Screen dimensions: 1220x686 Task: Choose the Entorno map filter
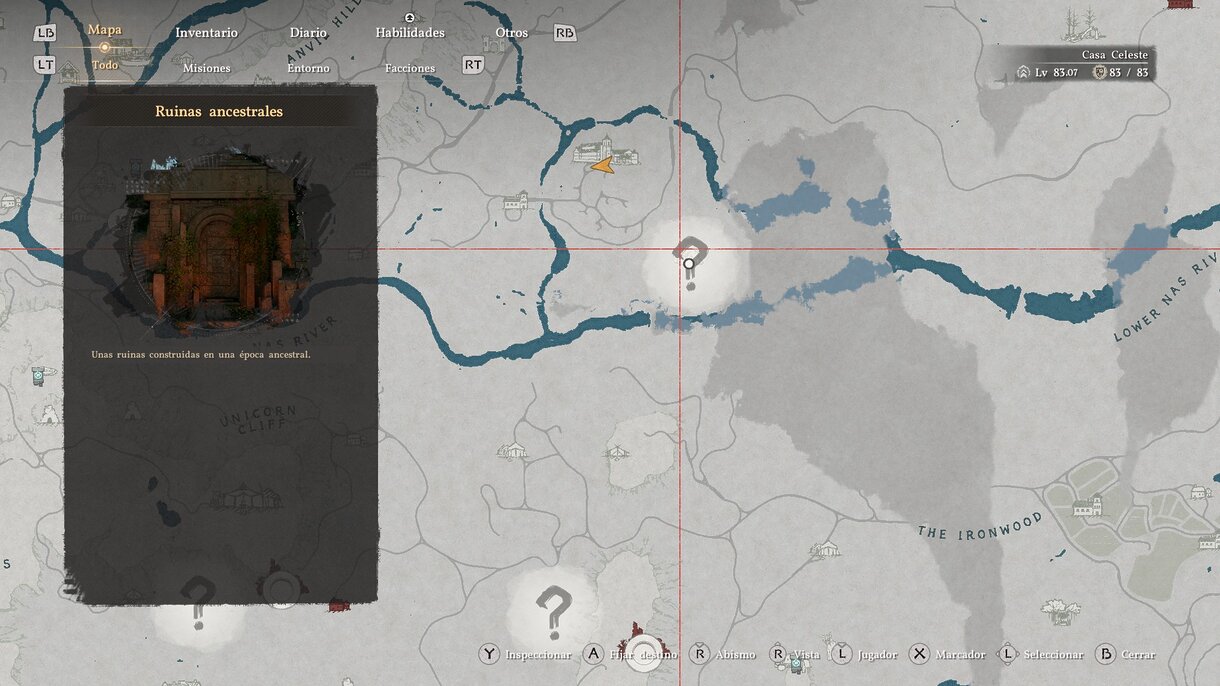pos(308,68)
